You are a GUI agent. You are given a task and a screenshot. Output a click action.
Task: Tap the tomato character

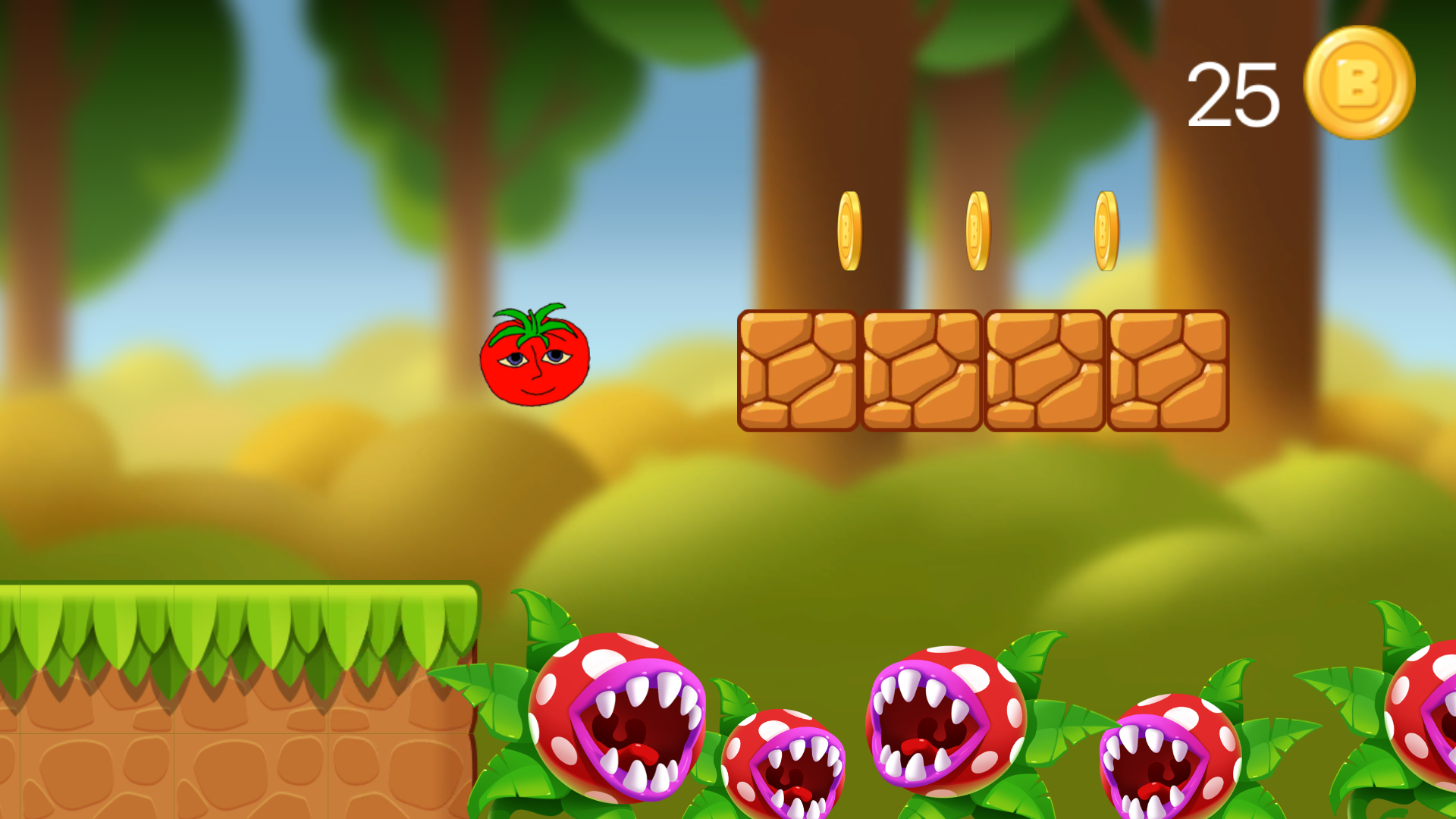pos(533,364)
